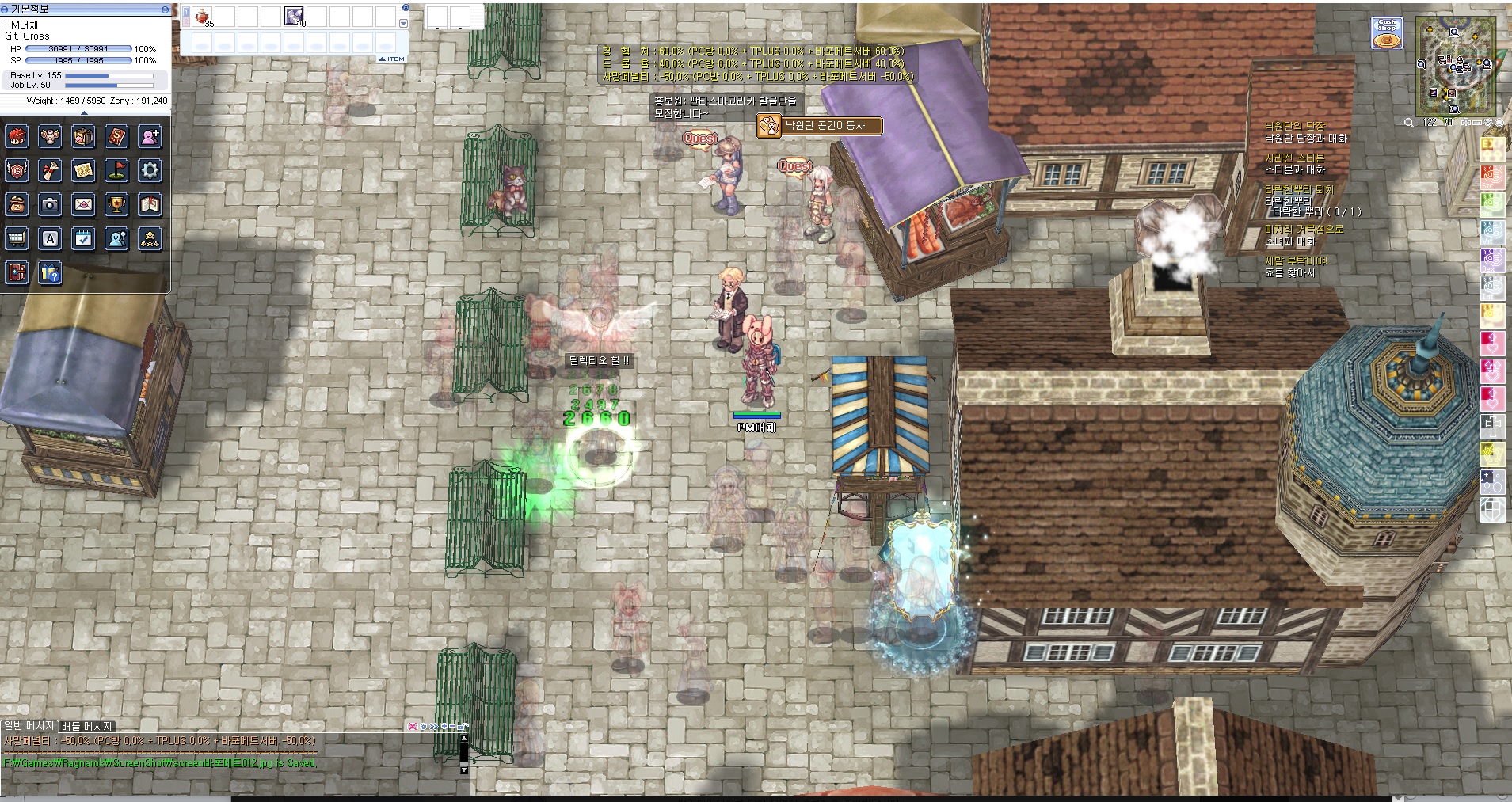Select the red potion hotbar slot

(203, 17)
